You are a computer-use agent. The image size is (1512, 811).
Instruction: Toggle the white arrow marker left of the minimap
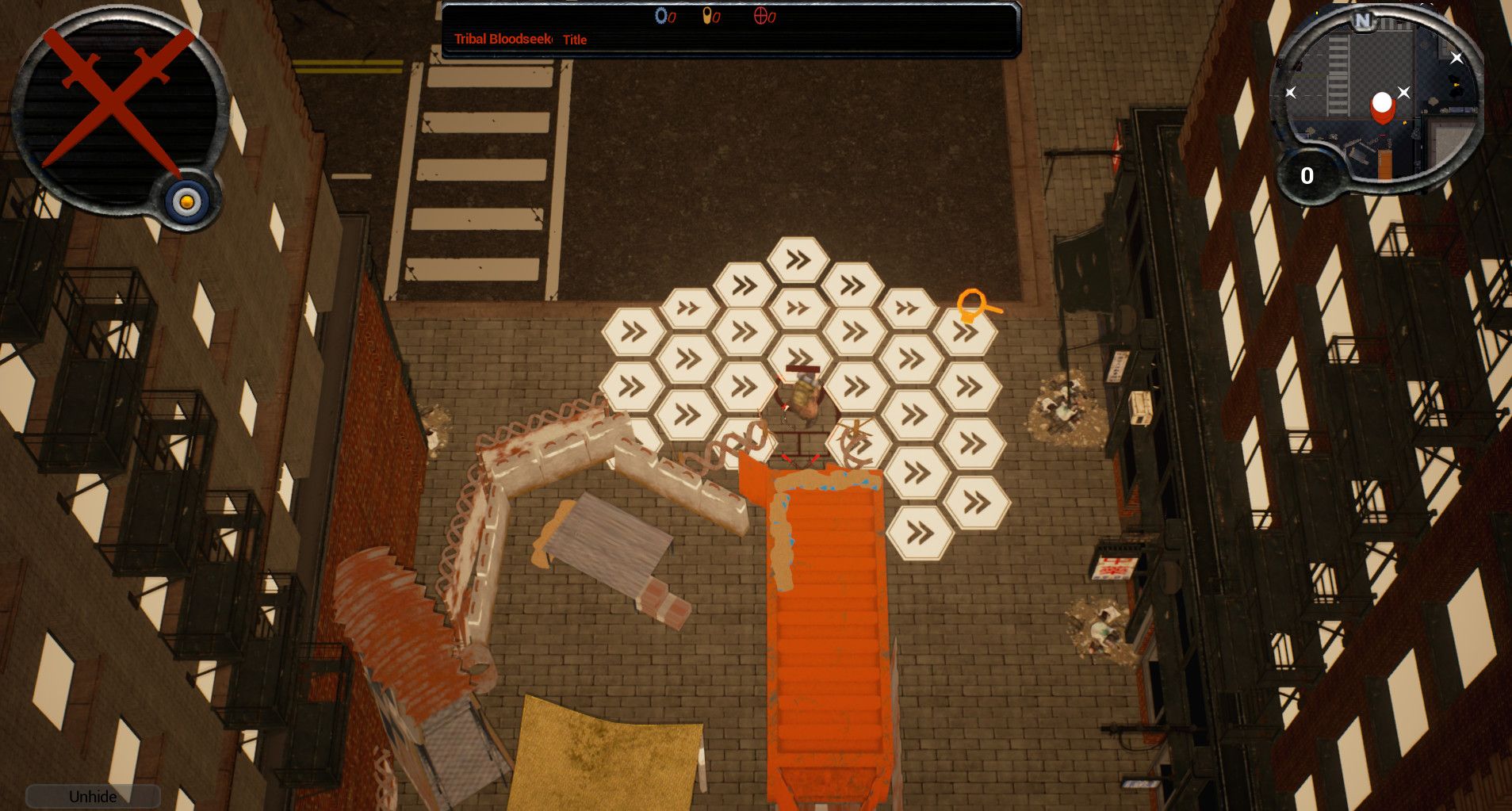[1289, 92]
